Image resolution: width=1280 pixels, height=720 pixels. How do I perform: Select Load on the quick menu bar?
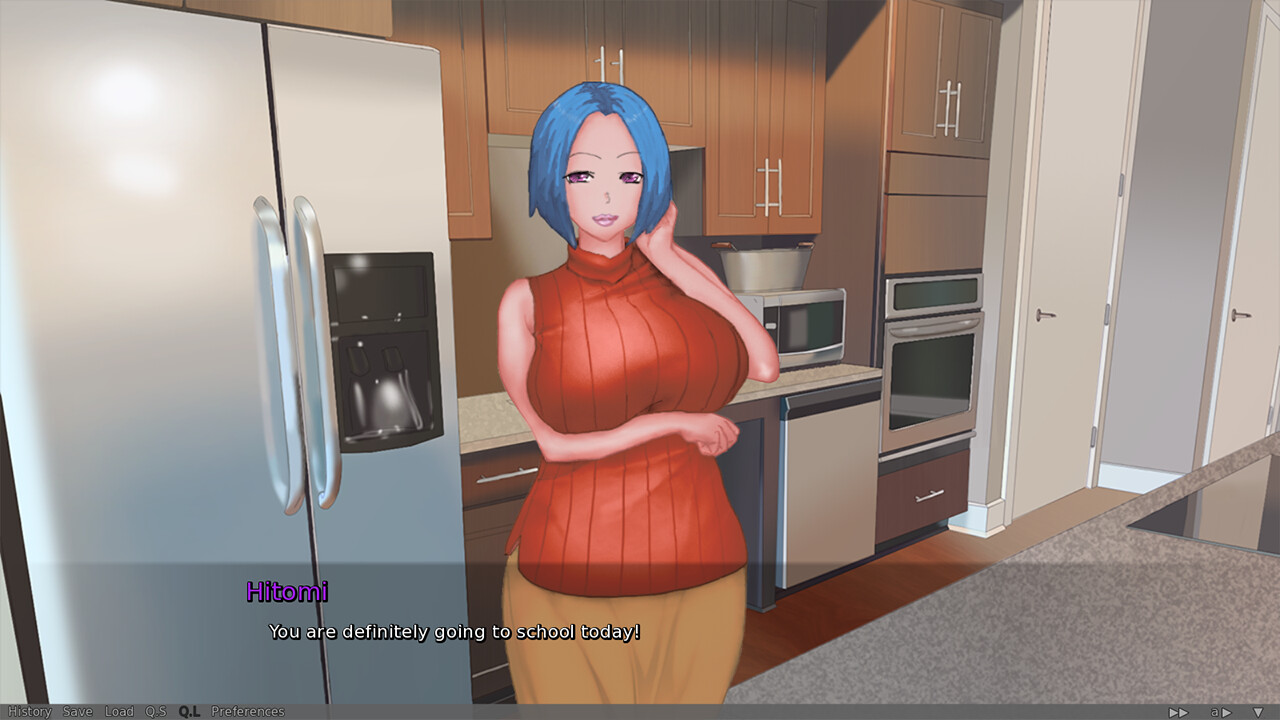119,712
